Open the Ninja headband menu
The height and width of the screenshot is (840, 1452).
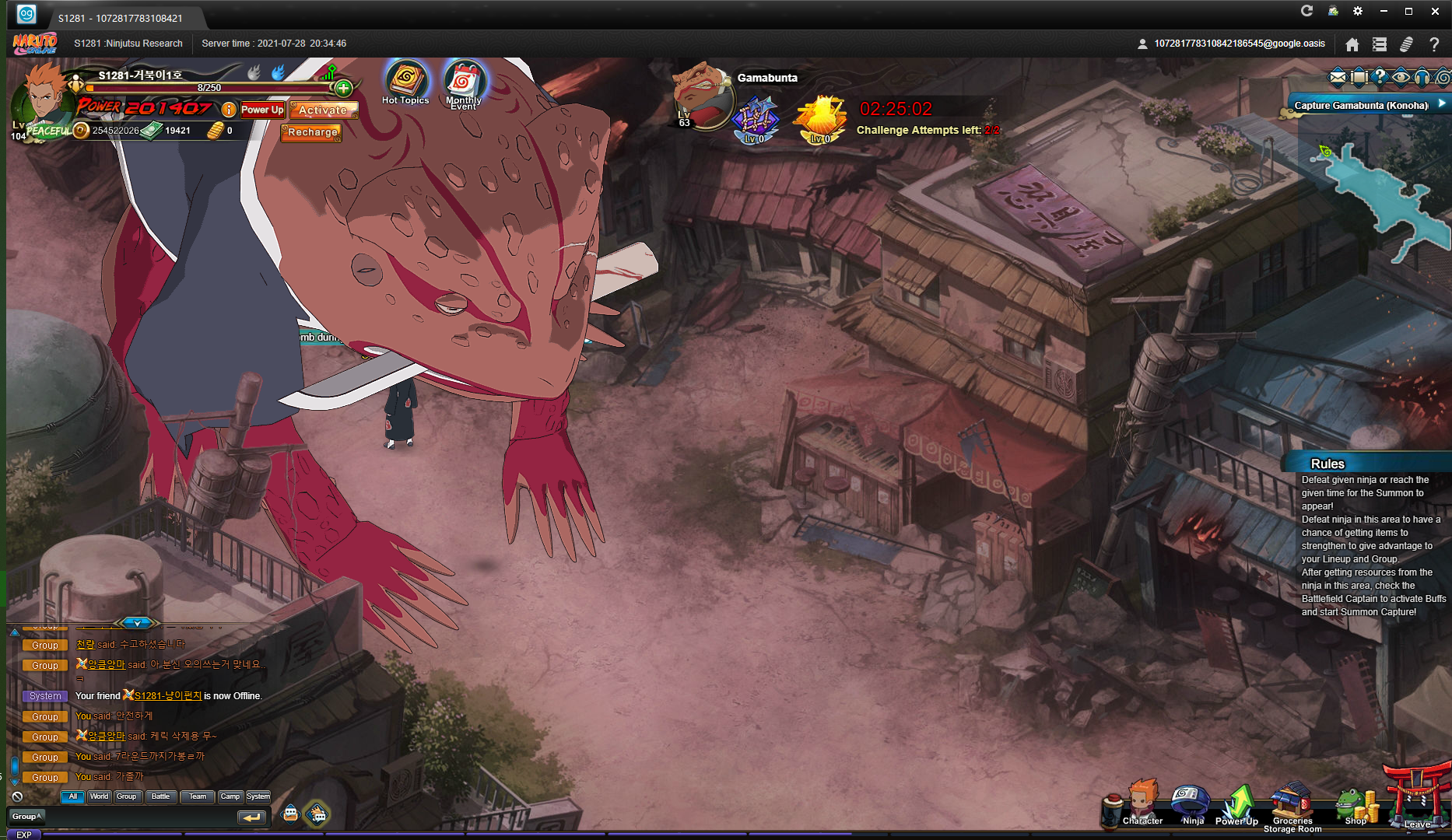[x=1191, y=804]
